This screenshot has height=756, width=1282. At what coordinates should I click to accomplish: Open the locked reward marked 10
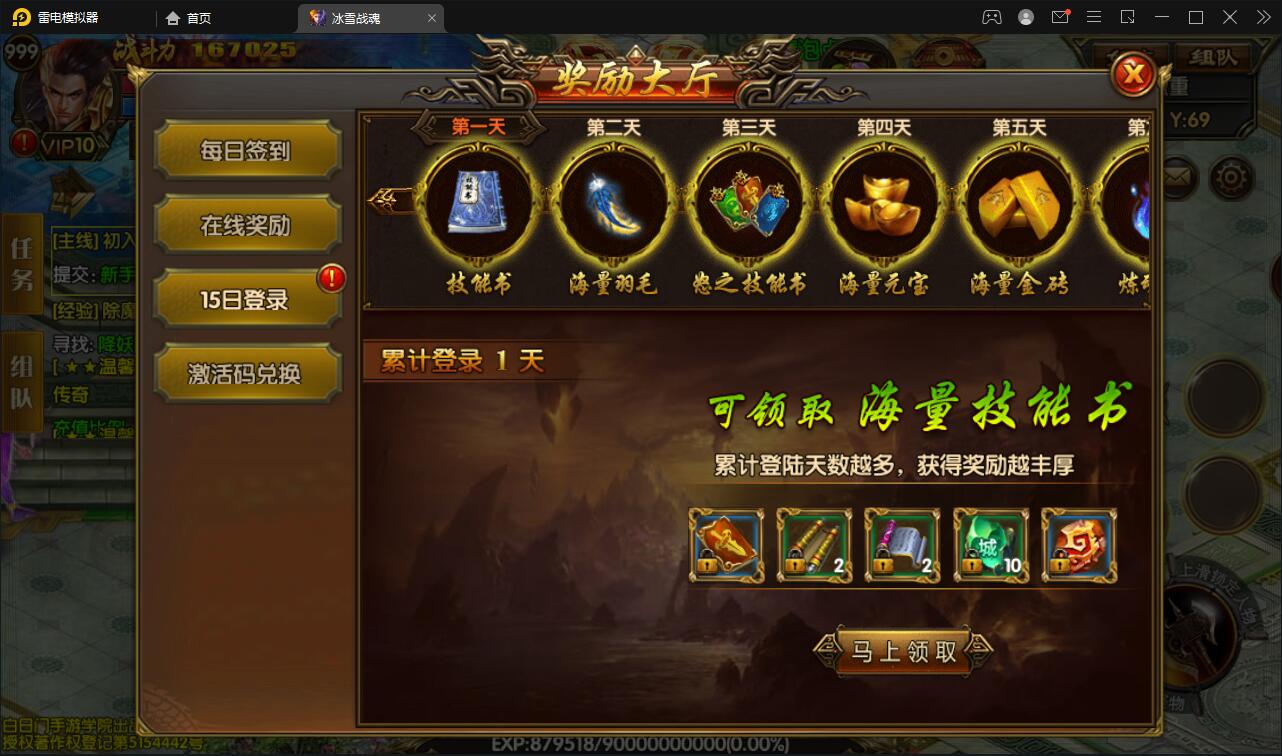pos(990,546)
